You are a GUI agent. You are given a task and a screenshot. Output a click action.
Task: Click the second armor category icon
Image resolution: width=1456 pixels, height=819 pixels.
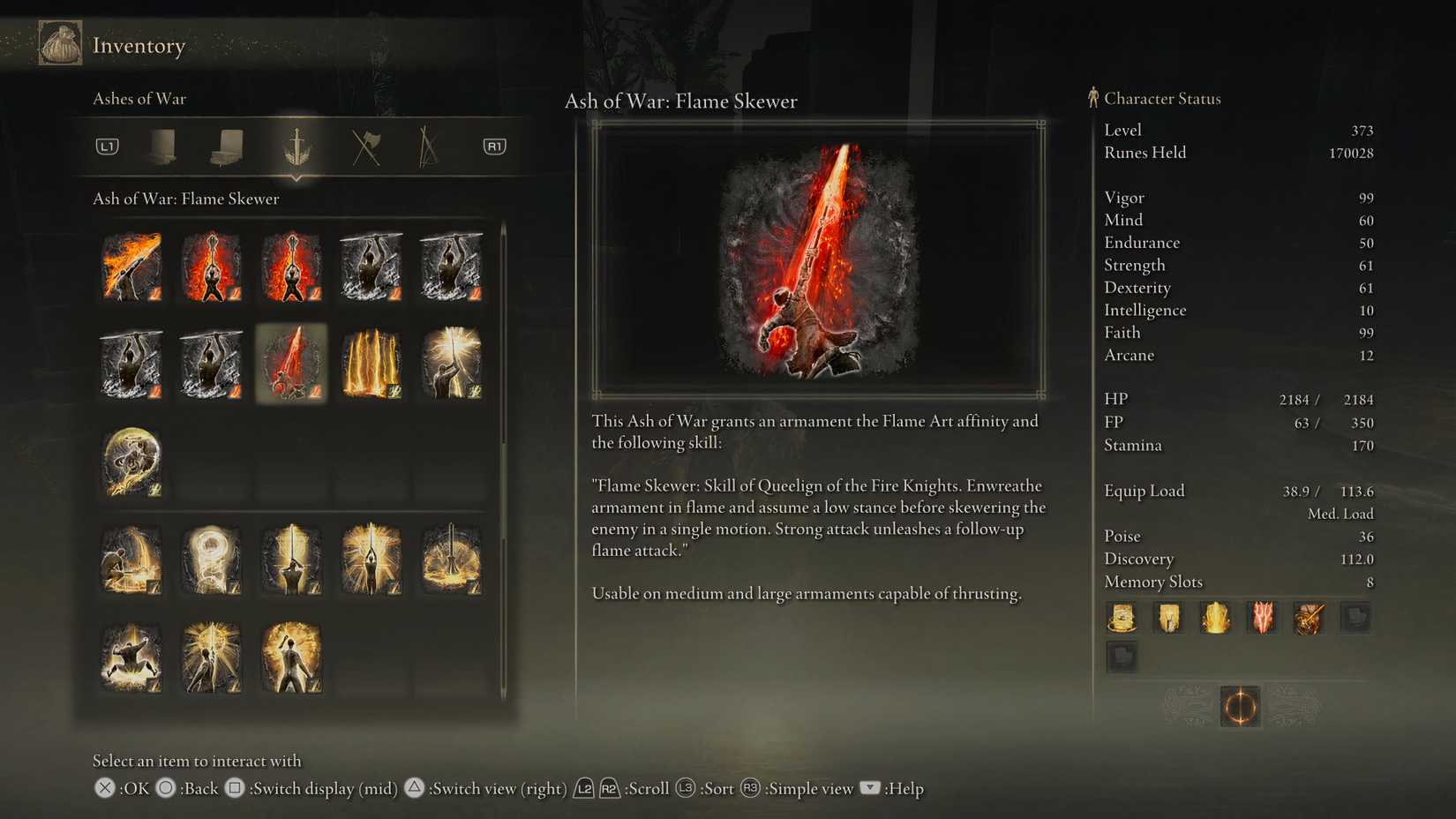pyautogui.click(x=229, y=147)
